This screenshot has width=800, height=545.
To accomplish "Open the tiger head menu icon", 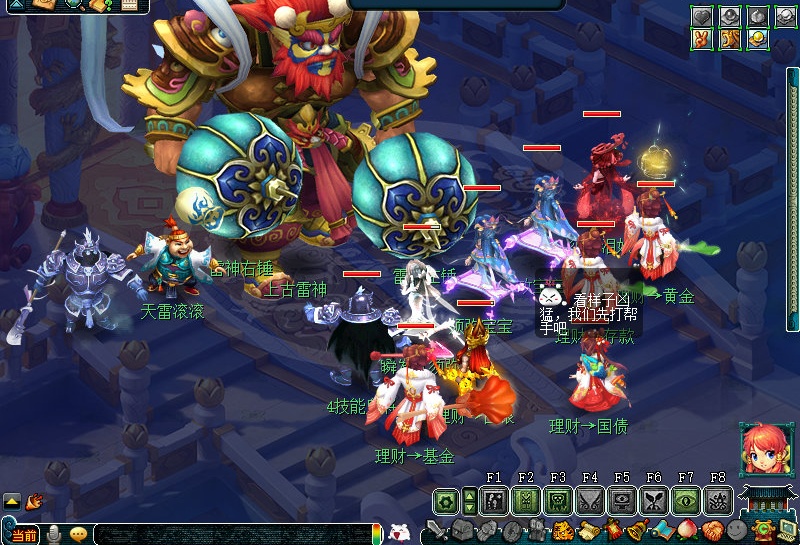I will 563,530.
